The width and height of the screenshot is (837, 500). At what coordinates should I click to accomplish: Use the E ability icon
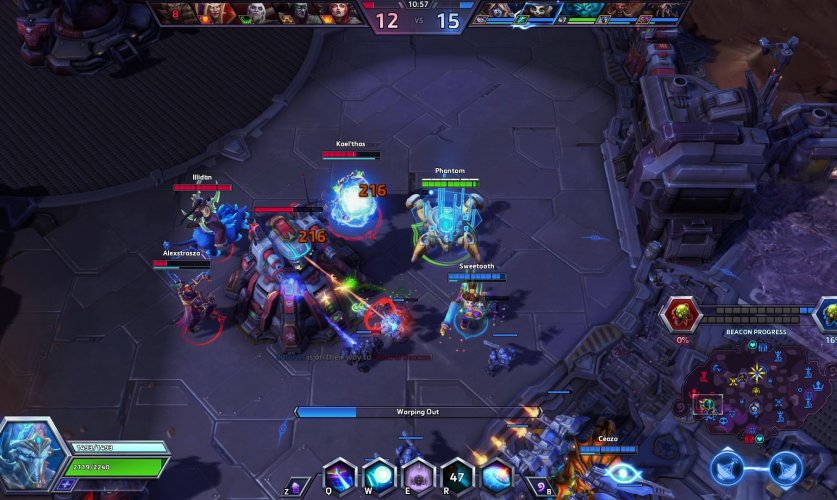[418, 475]
